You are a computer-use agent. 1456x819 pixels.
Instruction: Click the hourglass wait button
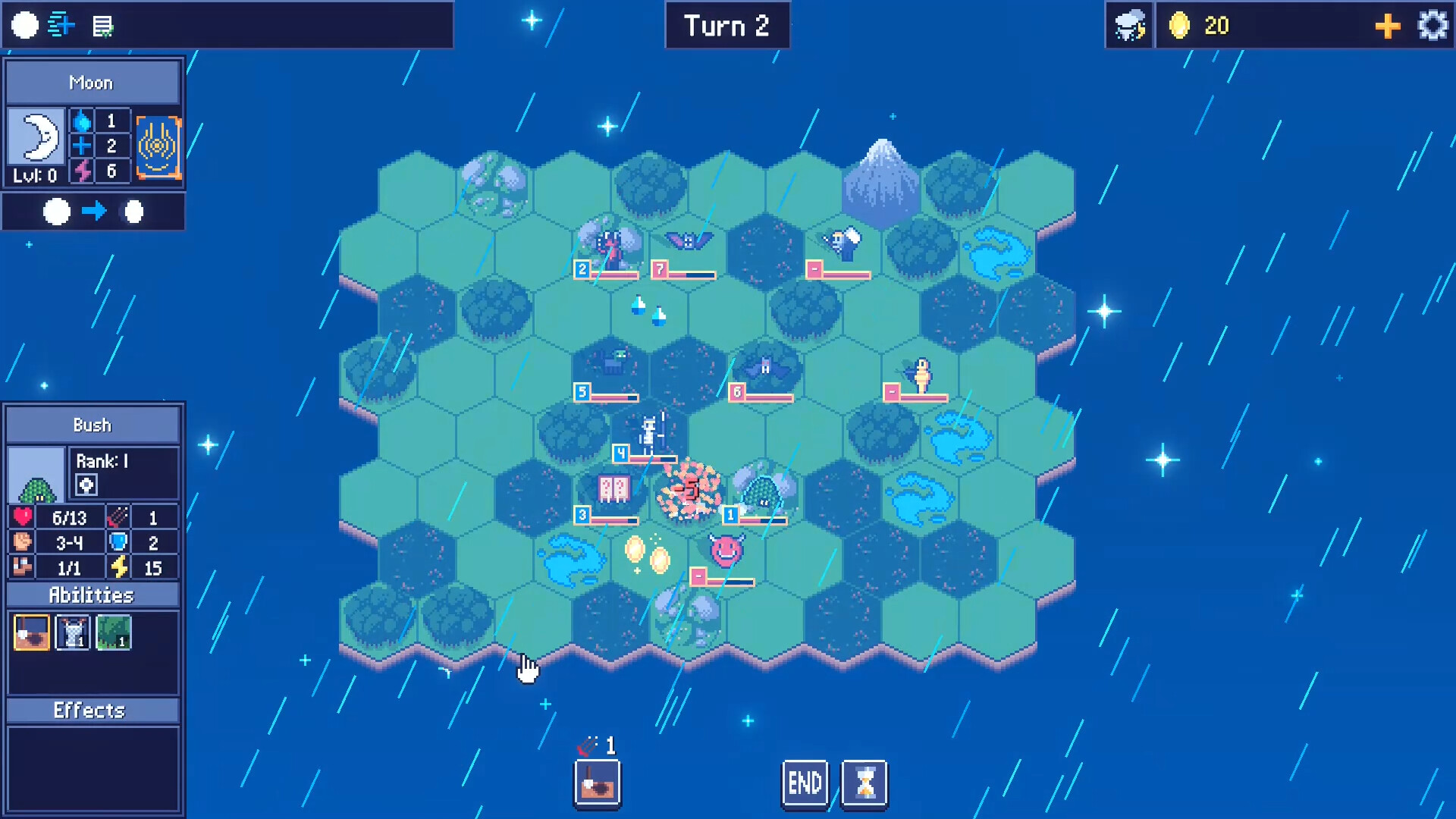click(x=862, y=783)
